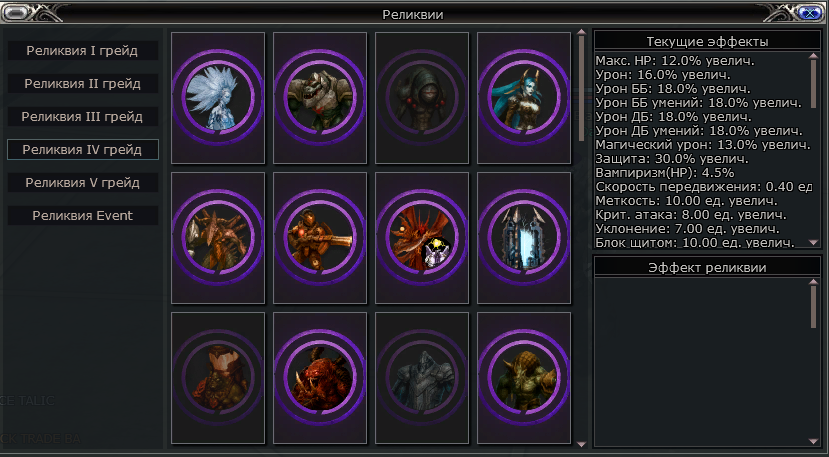Select the white-haired ice spirit relic
Image resolution: width=829 pixels, height=457 pixels.
click(x=218, y=98)
